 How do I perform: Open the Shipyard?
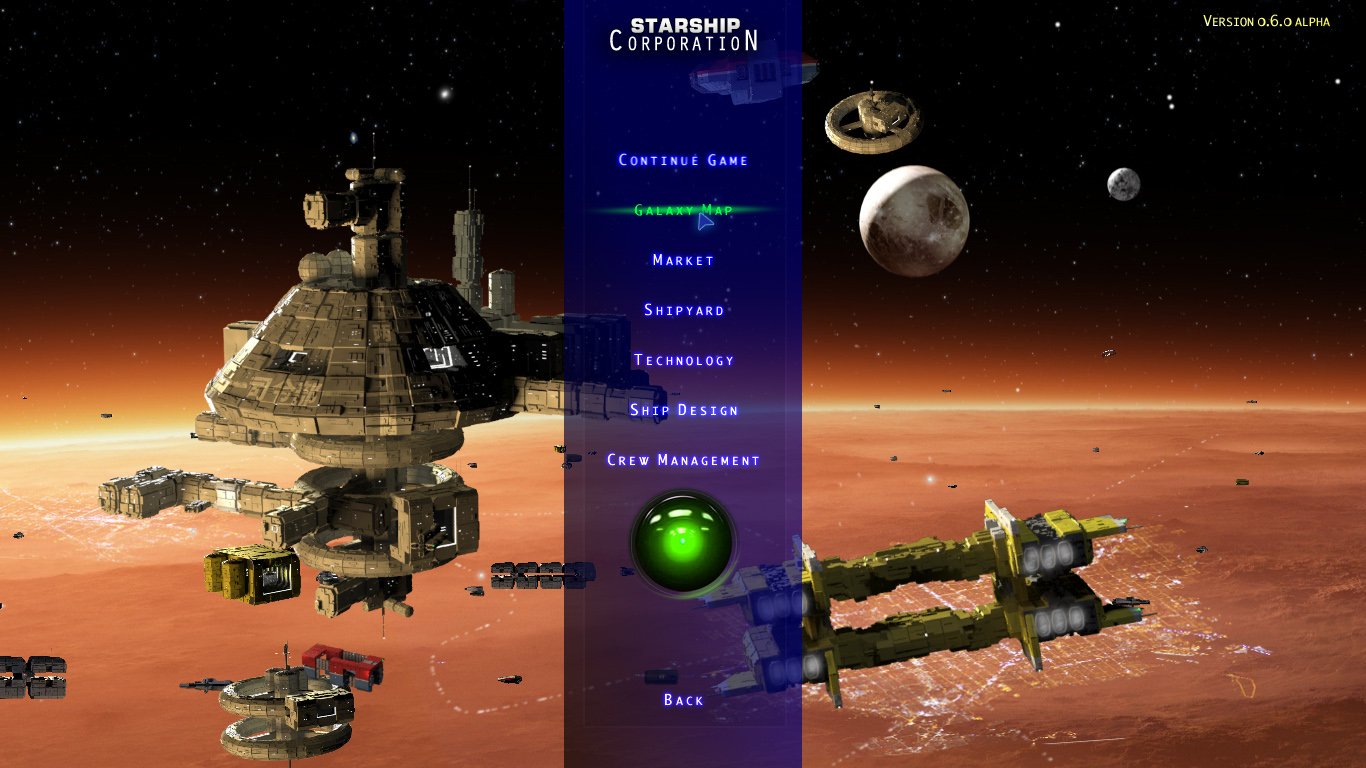click(683, 310)
